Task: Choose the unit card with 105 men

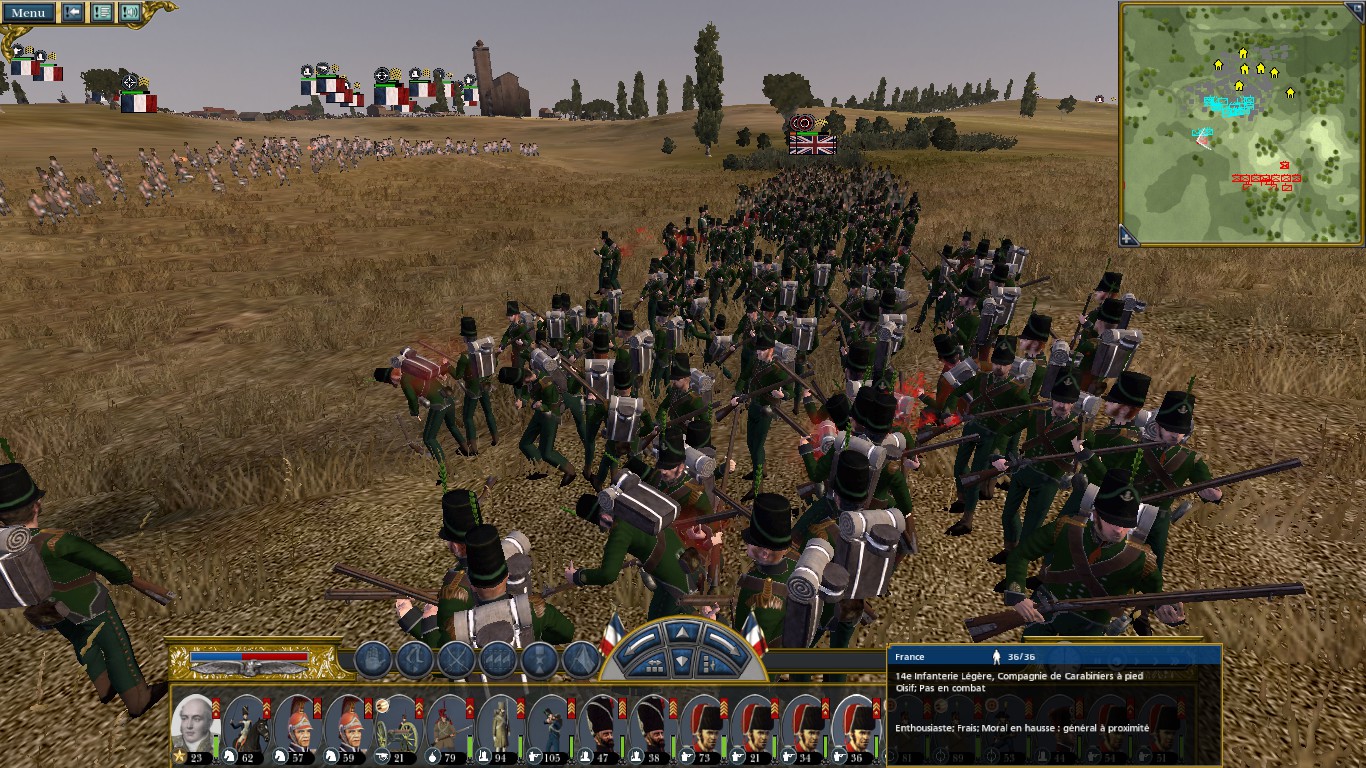Action: click(x=551, y=726)
